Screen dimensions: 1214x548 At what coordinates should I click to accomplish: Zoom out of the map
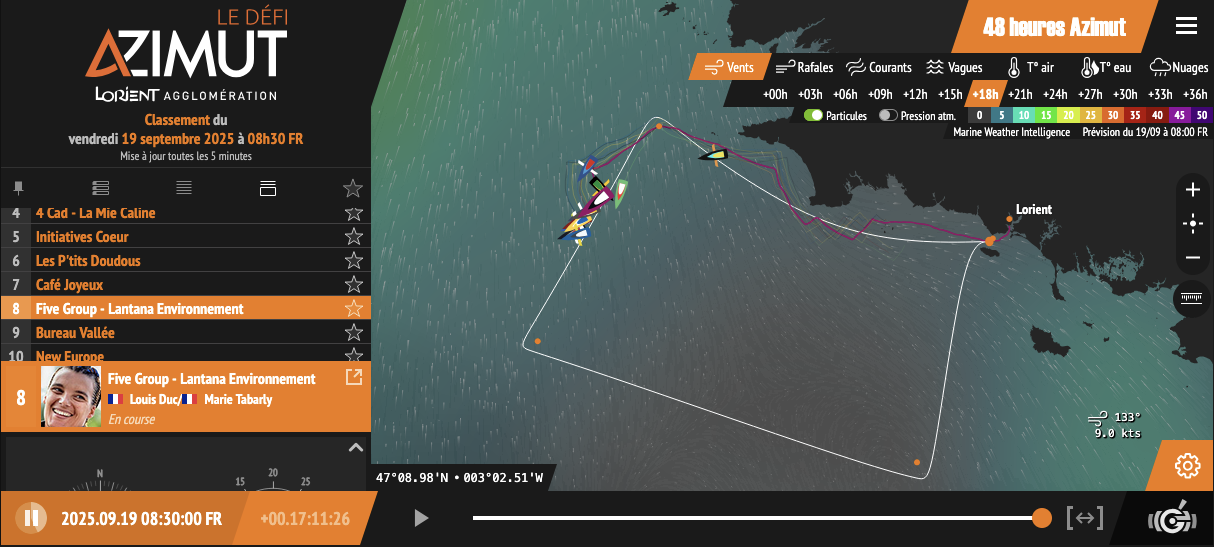pyautogui.click(x=1192, y=257)
